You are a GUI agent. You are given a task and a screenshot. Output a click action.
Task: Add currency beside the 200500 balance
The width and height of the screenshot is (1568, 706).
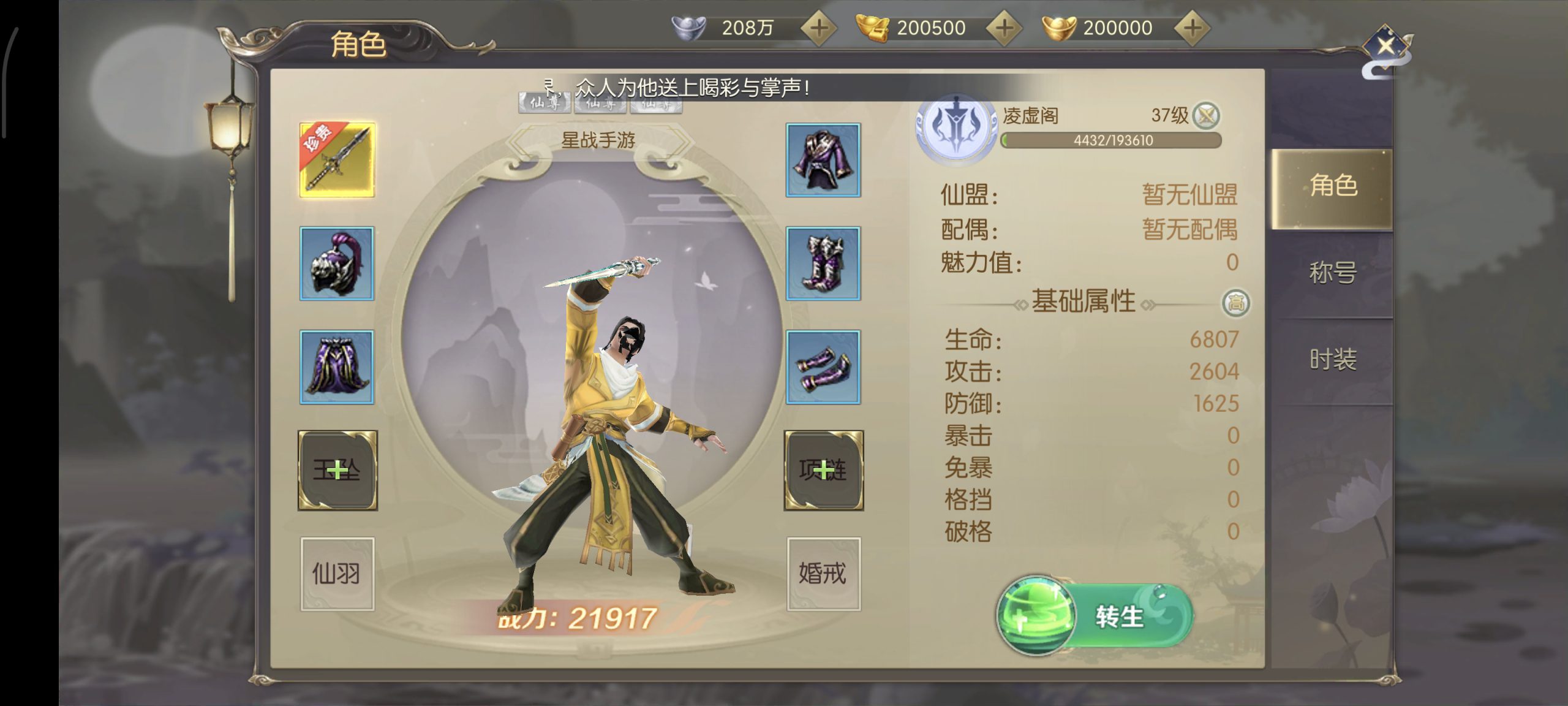click(1005, 28)
